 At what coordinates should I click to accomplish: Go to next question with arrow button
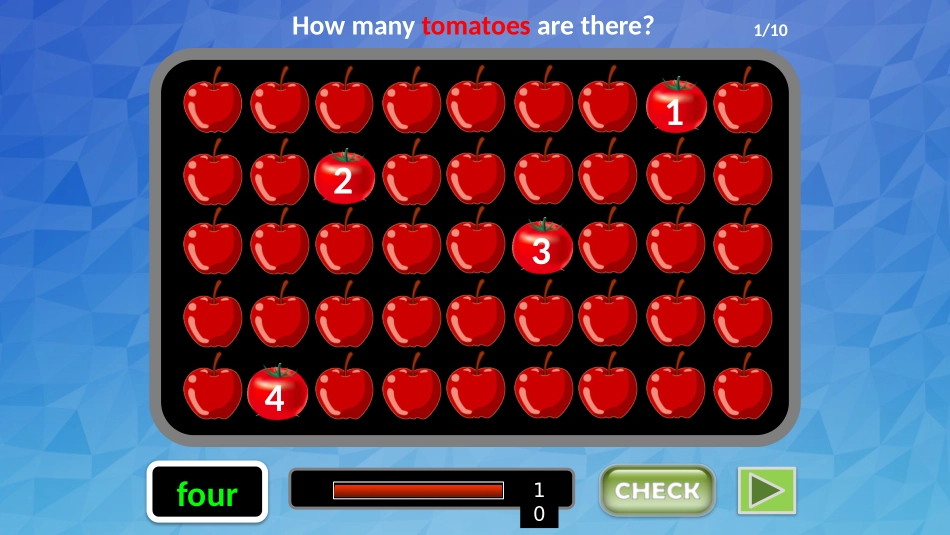tap(766, 491)
